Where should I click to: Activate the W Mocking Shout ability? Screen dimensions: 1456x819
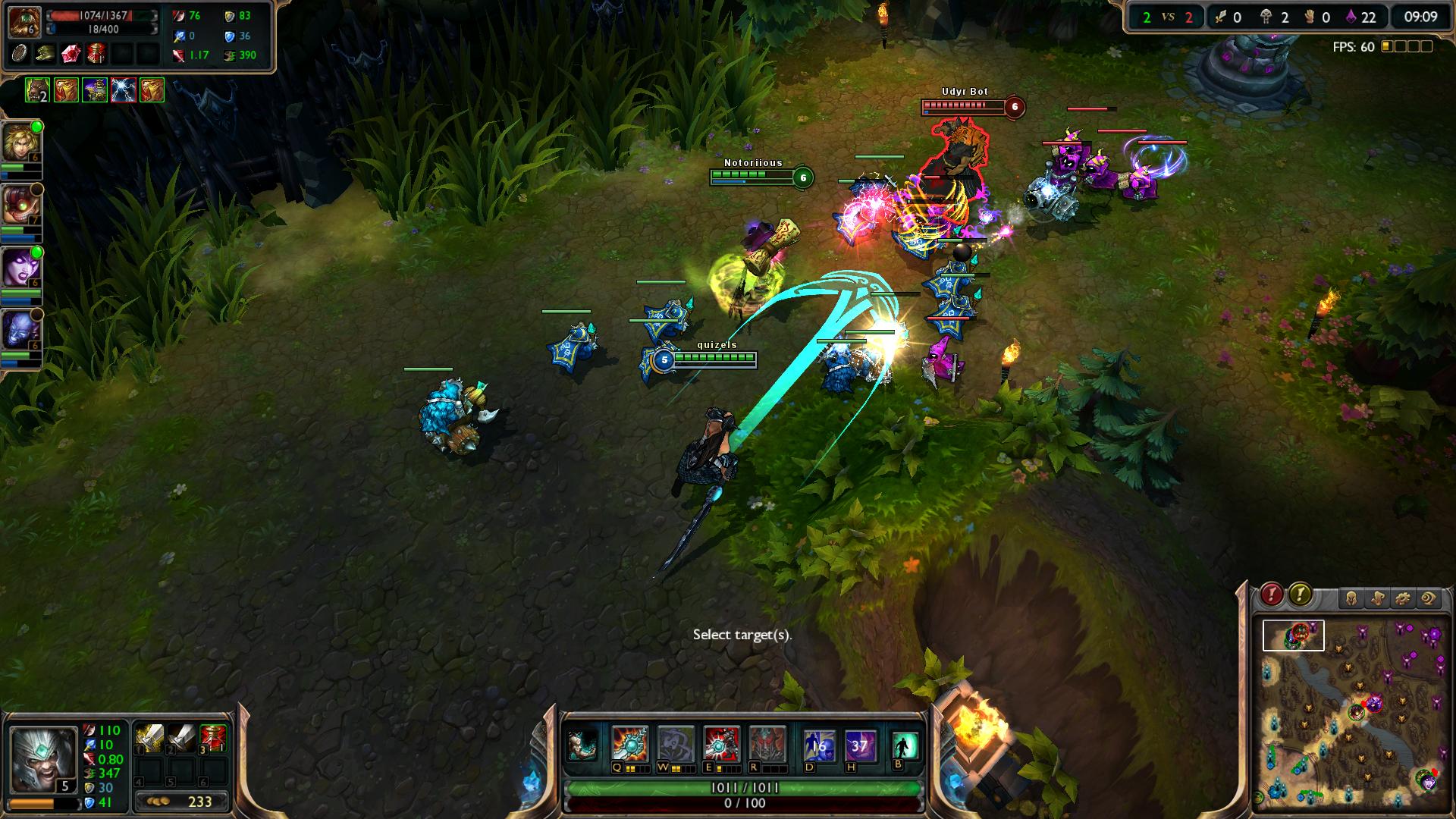675,744
